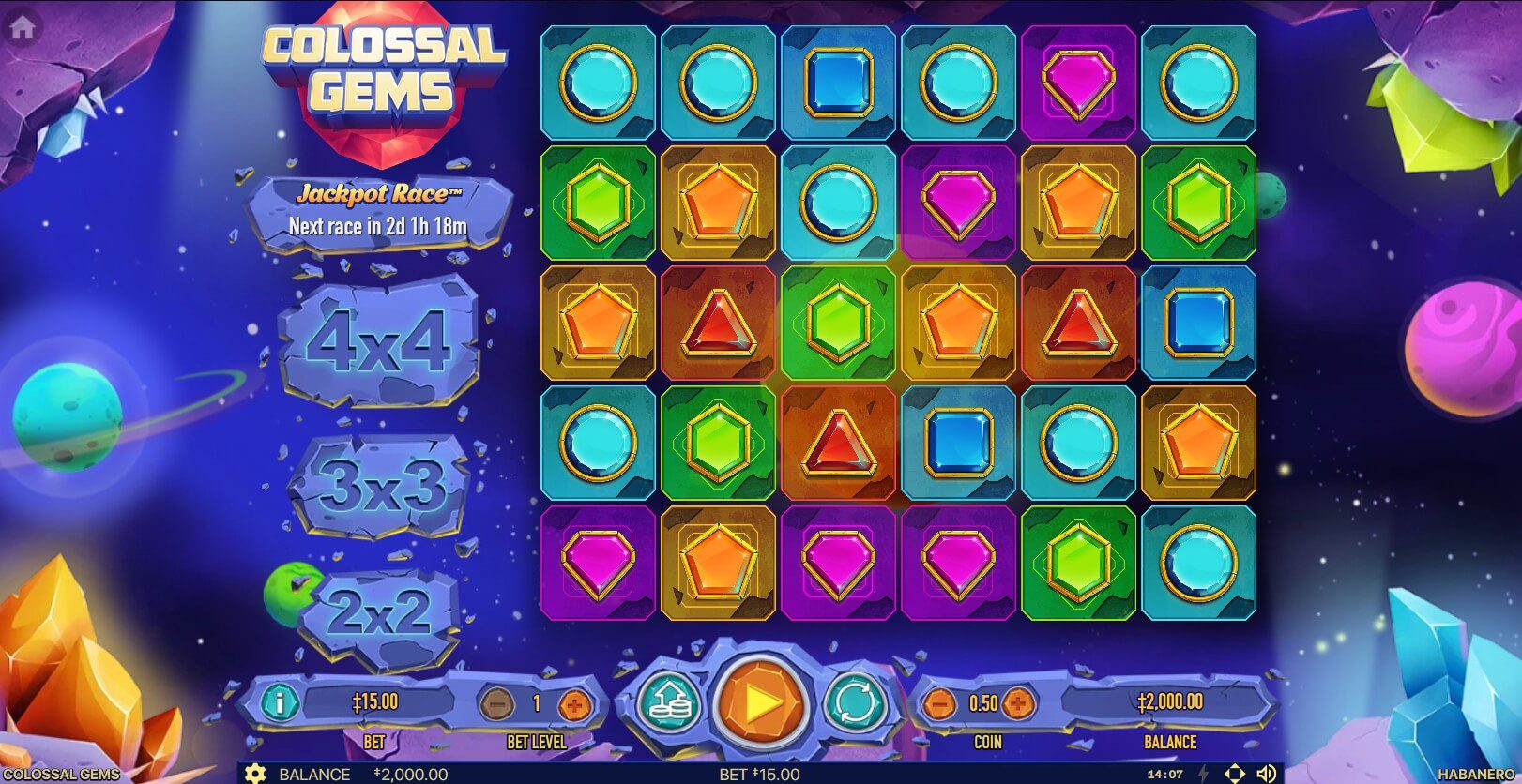Viewport: 1522px width, 784px height.
Task: Mute game sound via the speaker icon
Action: [1266, 774]
